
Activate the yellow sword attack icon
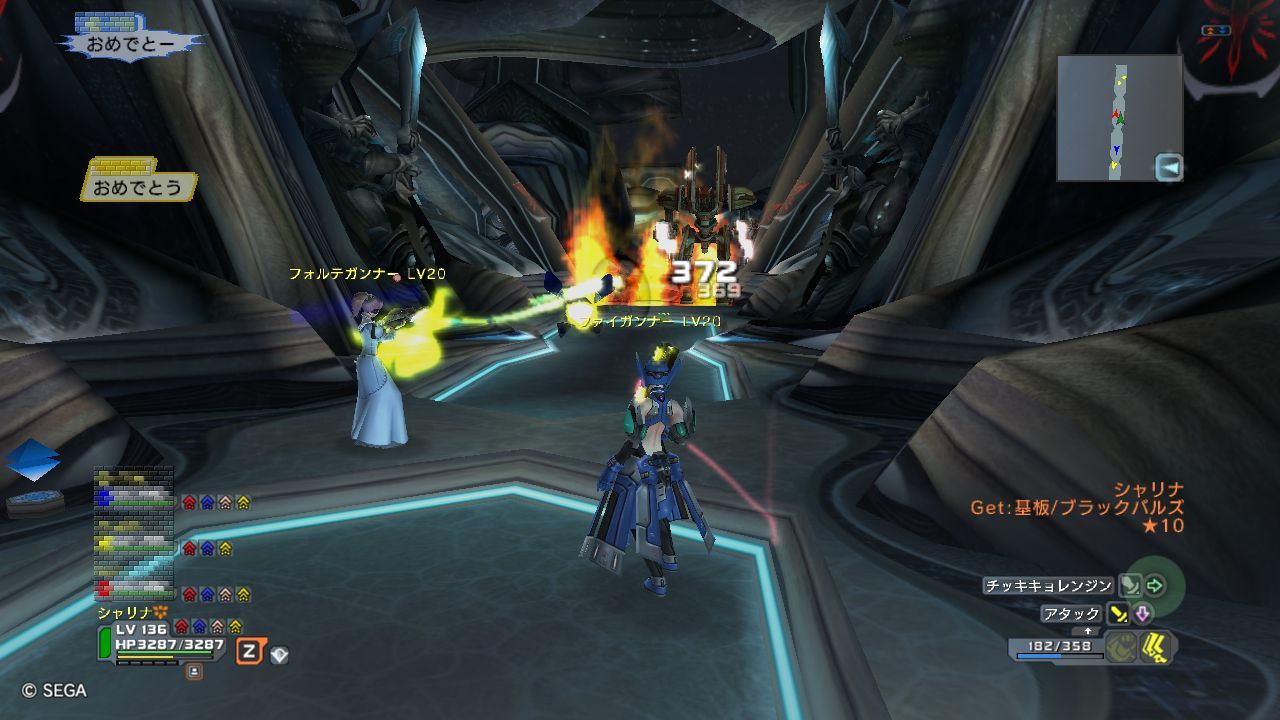(1118, 614)
